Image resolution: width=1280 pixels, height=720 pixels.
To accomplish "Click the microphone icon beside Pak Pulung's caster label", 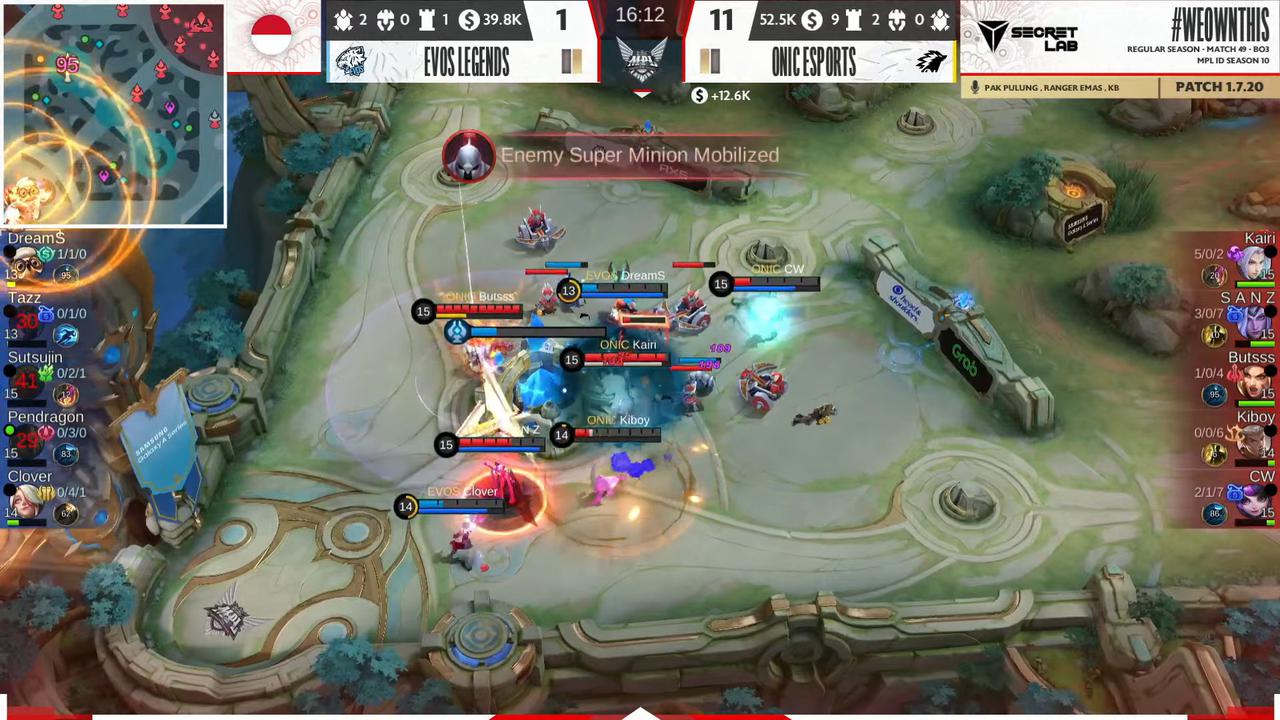I will pyautogui.click(x=975, y=87).
